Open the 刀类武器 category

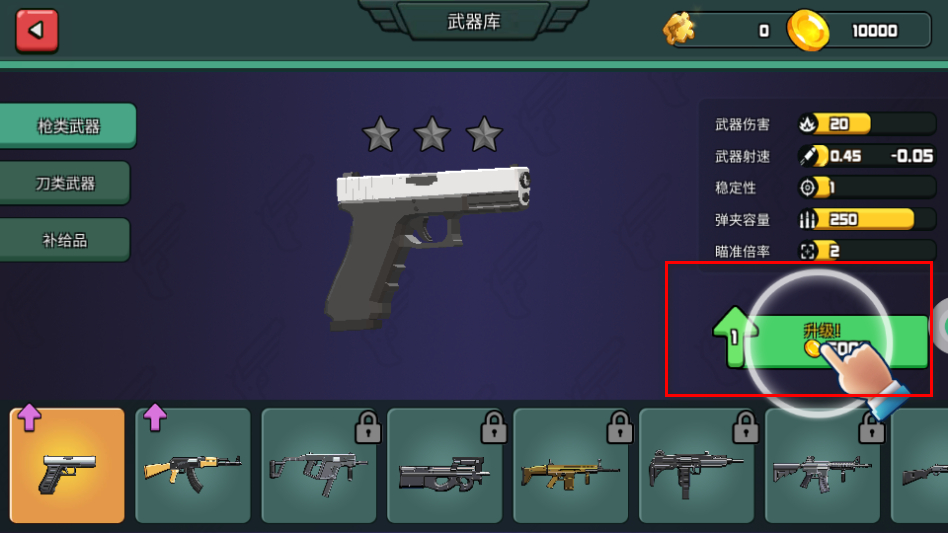coord(66,183)
